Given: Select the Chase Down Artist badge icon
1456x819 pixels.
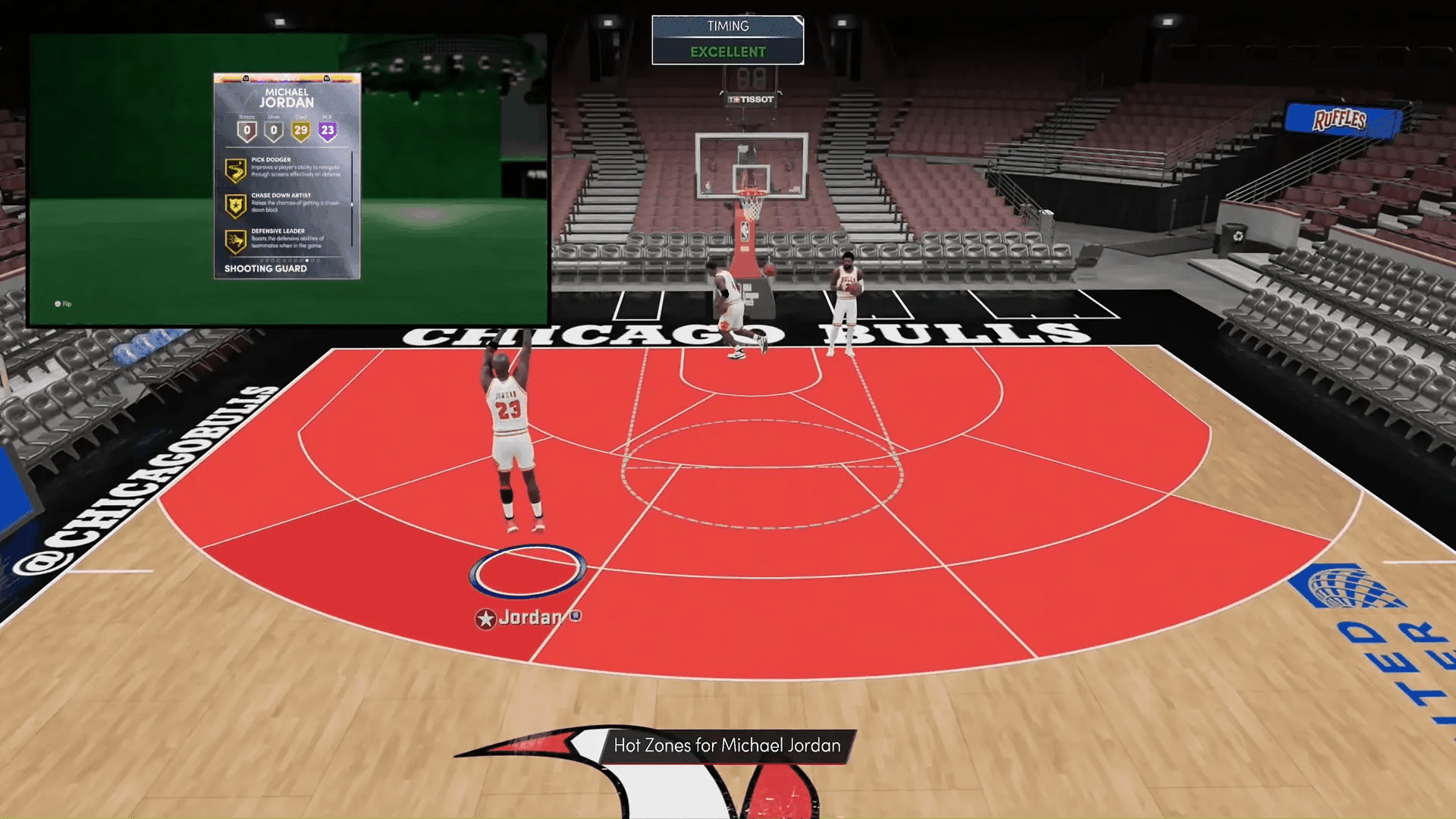Looking at the screenshot, I should pyautogui.click(x=235, y=204).
